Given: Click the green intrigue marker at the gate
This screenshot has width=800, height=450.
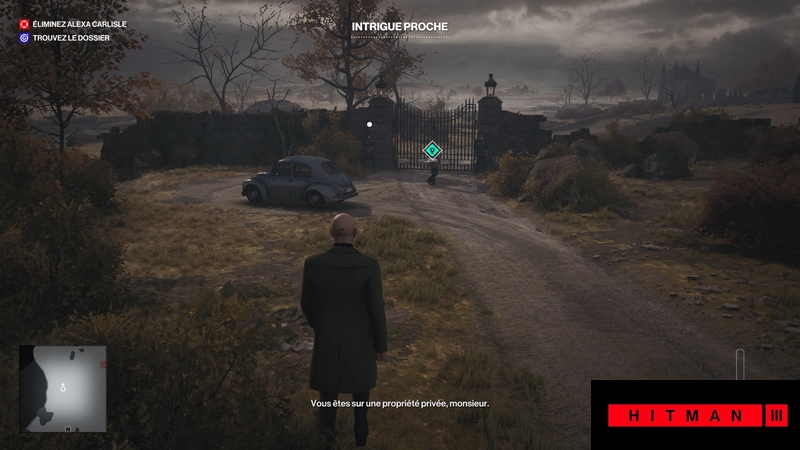Looking at the screenshot, I should tap(432, 151).
